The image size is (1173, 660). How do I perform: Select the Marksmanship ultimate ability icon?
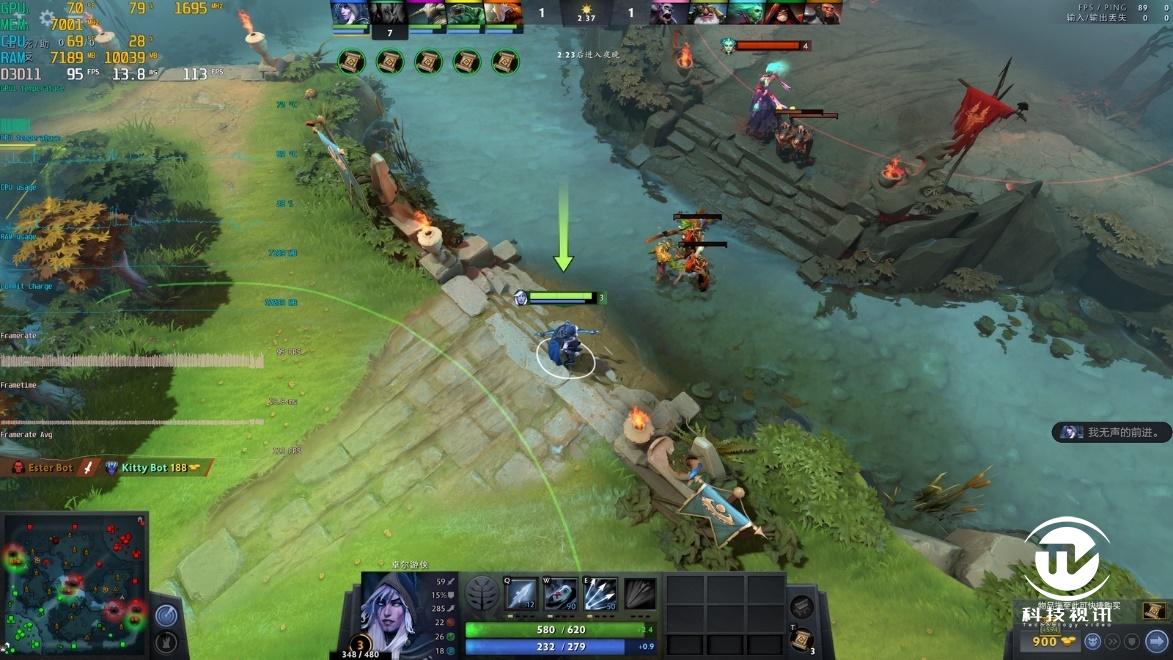tap(640, 594)
